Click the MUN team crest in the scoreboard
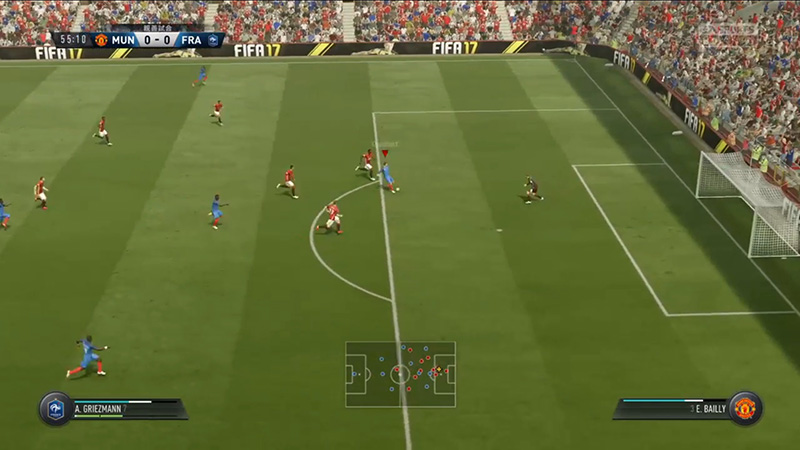This screenshot has height=450, width=800. (x=101, y=41)
